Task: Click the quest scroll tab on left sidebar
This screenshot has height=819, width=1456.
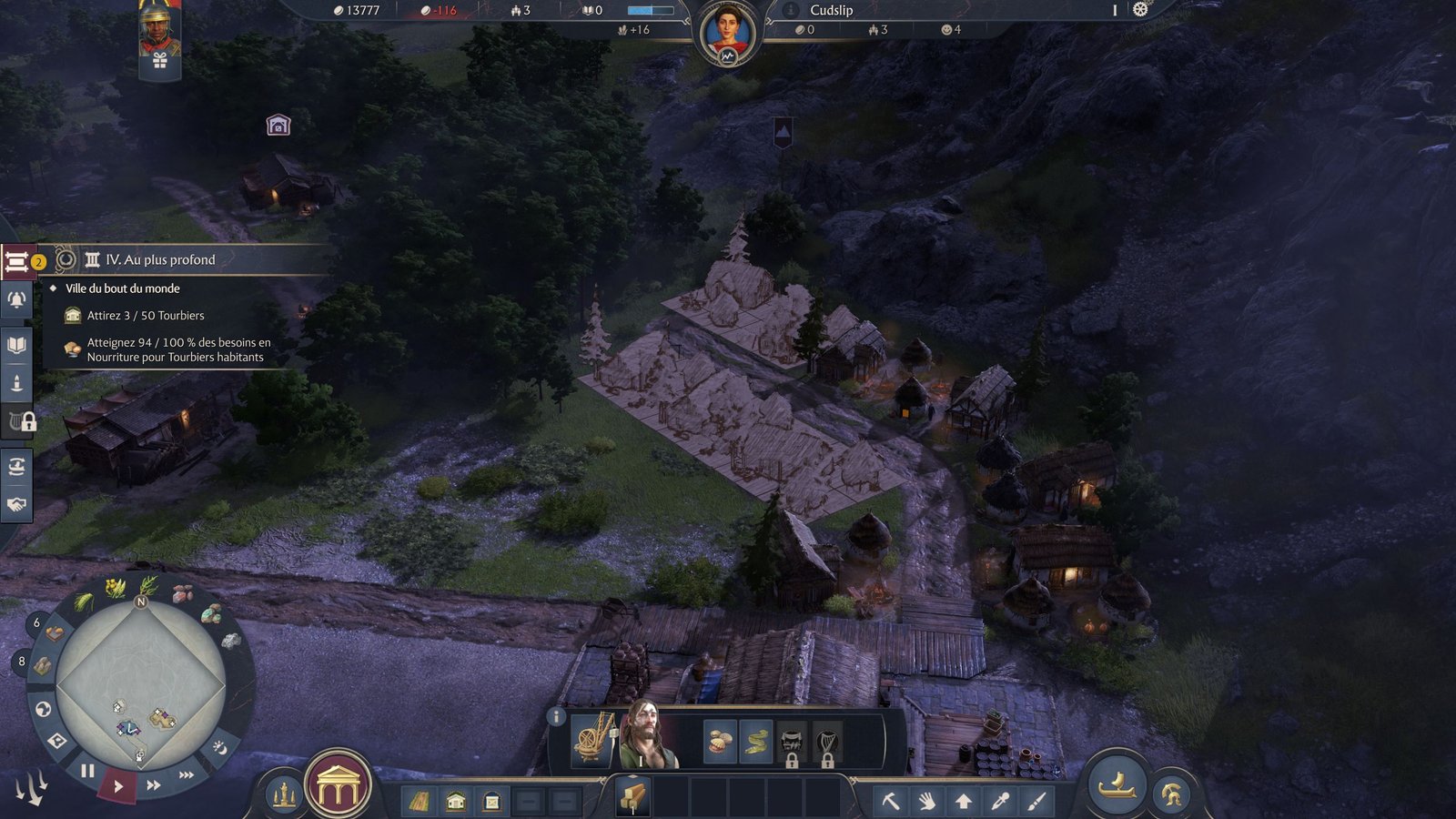Action: click(16, 262)
